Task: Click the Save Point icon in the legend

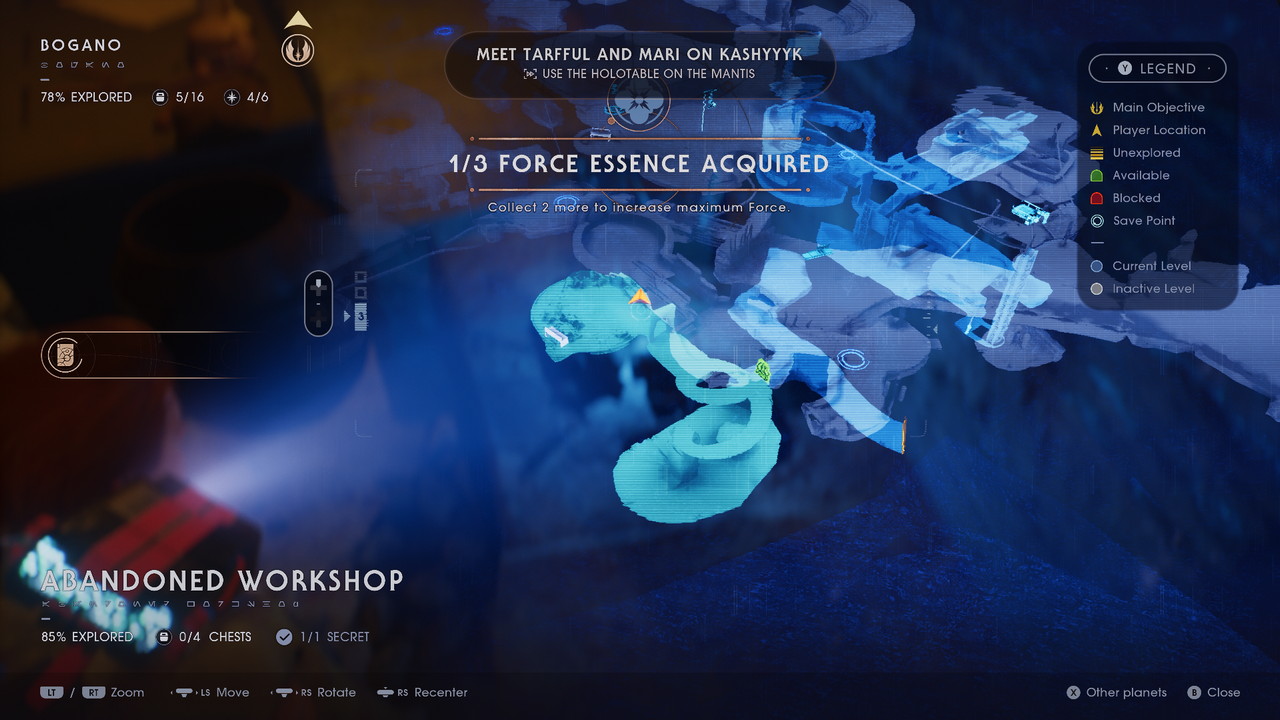Action: (1097, 221)
